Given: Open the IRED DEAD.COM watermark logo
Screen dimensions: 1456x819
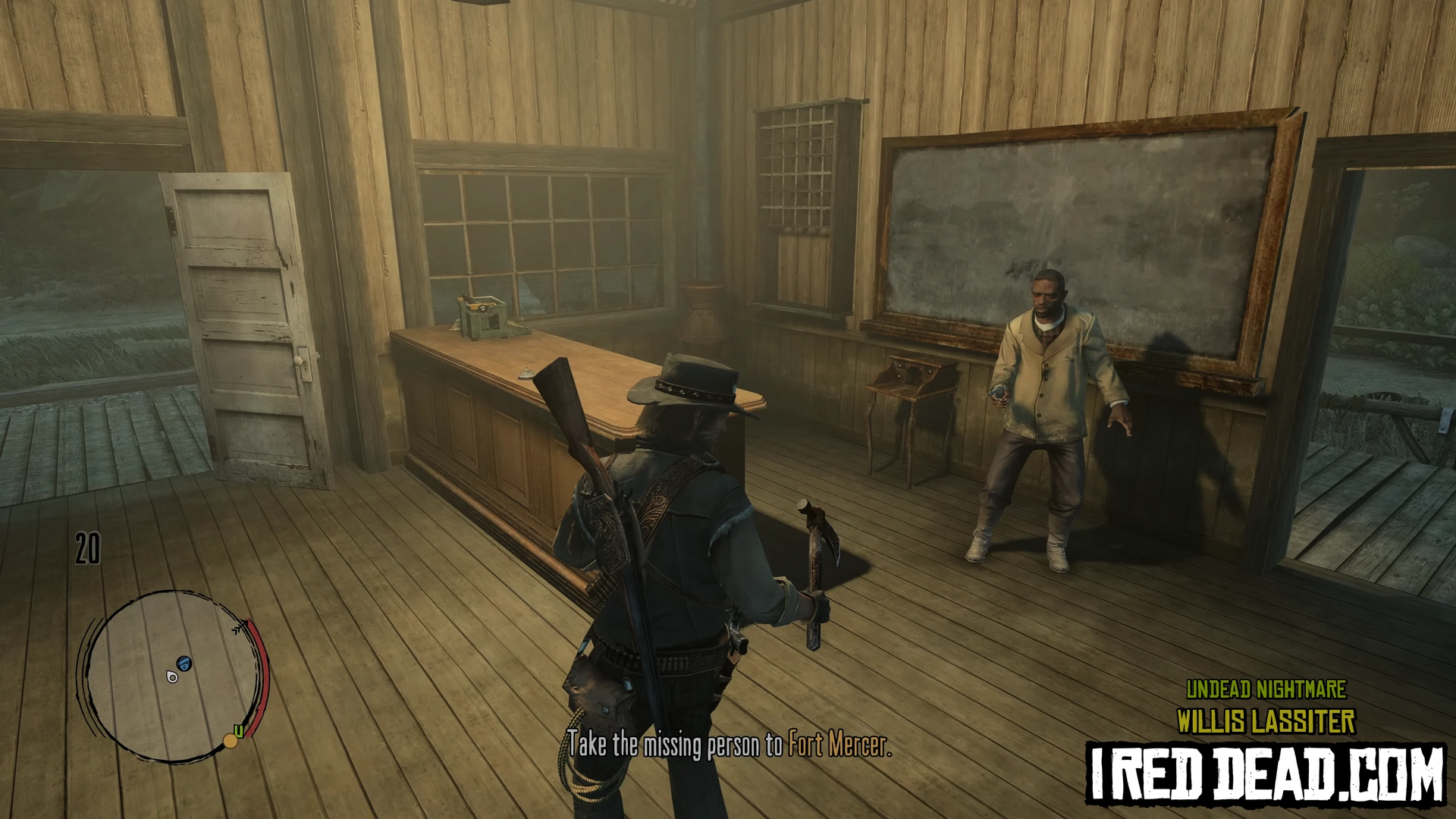Looking at the screenshot, I should click(x=1266, y=773).
